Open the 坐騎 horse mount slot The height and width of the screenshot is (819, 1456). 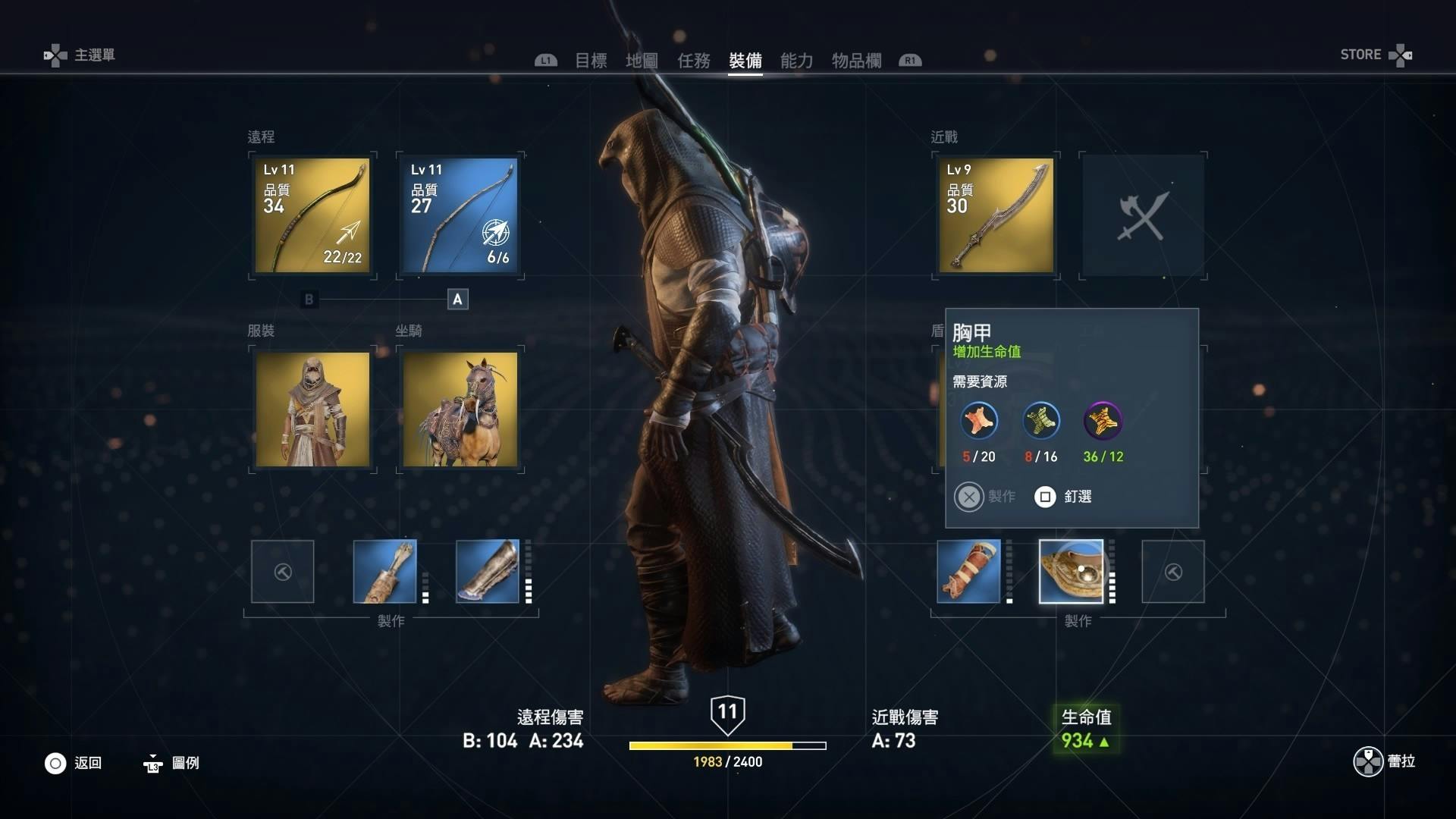(x=460, y=409)
